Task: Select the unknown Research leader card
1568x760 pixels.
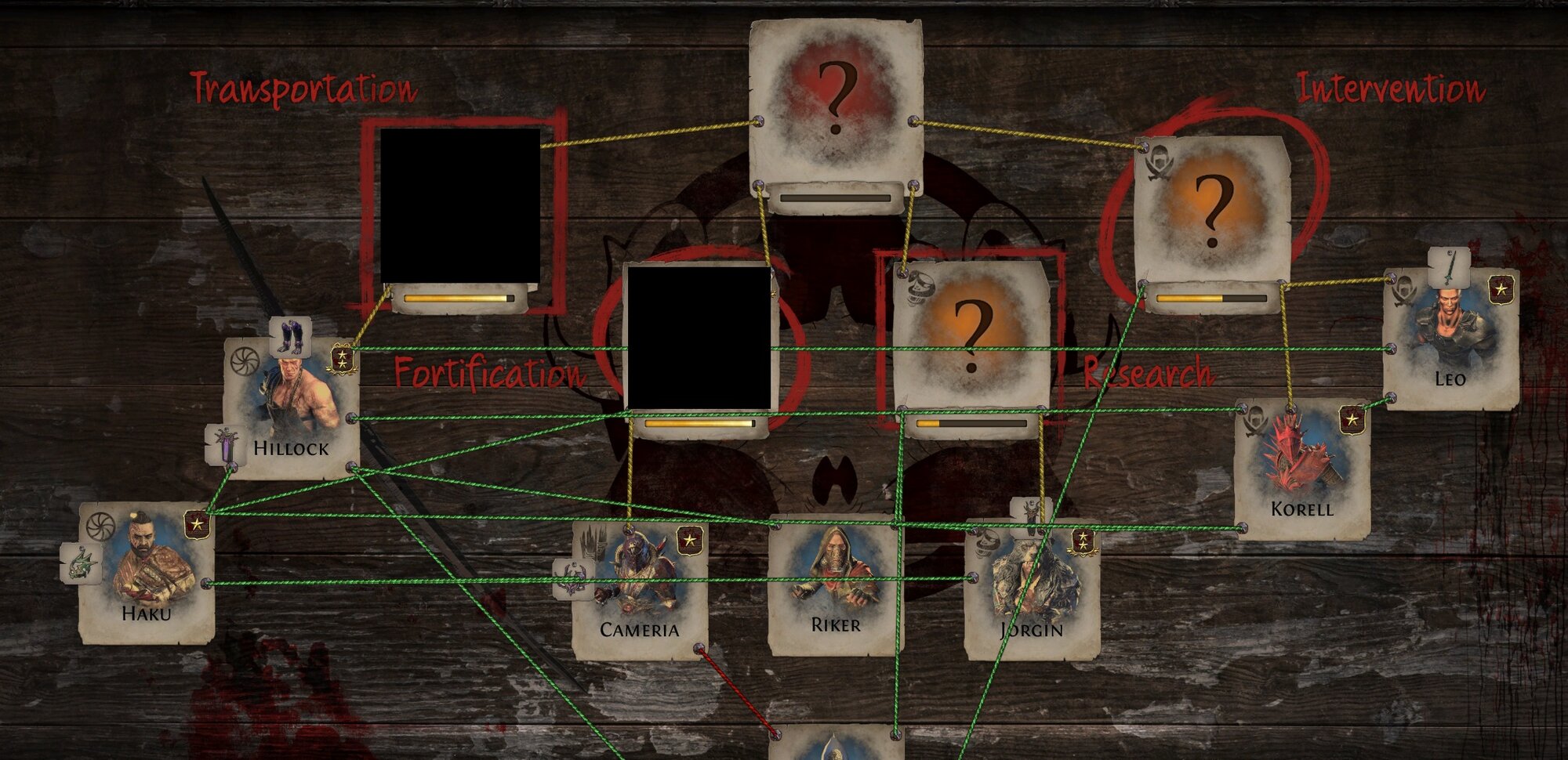Action: (971, 335)
